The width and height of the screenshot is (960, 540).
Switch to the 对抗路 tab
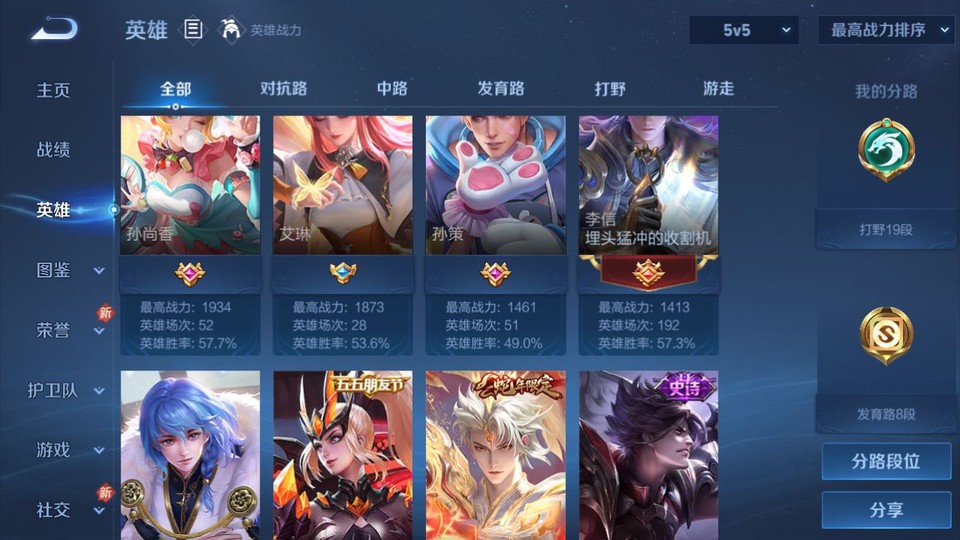click(x=283, y=89)
